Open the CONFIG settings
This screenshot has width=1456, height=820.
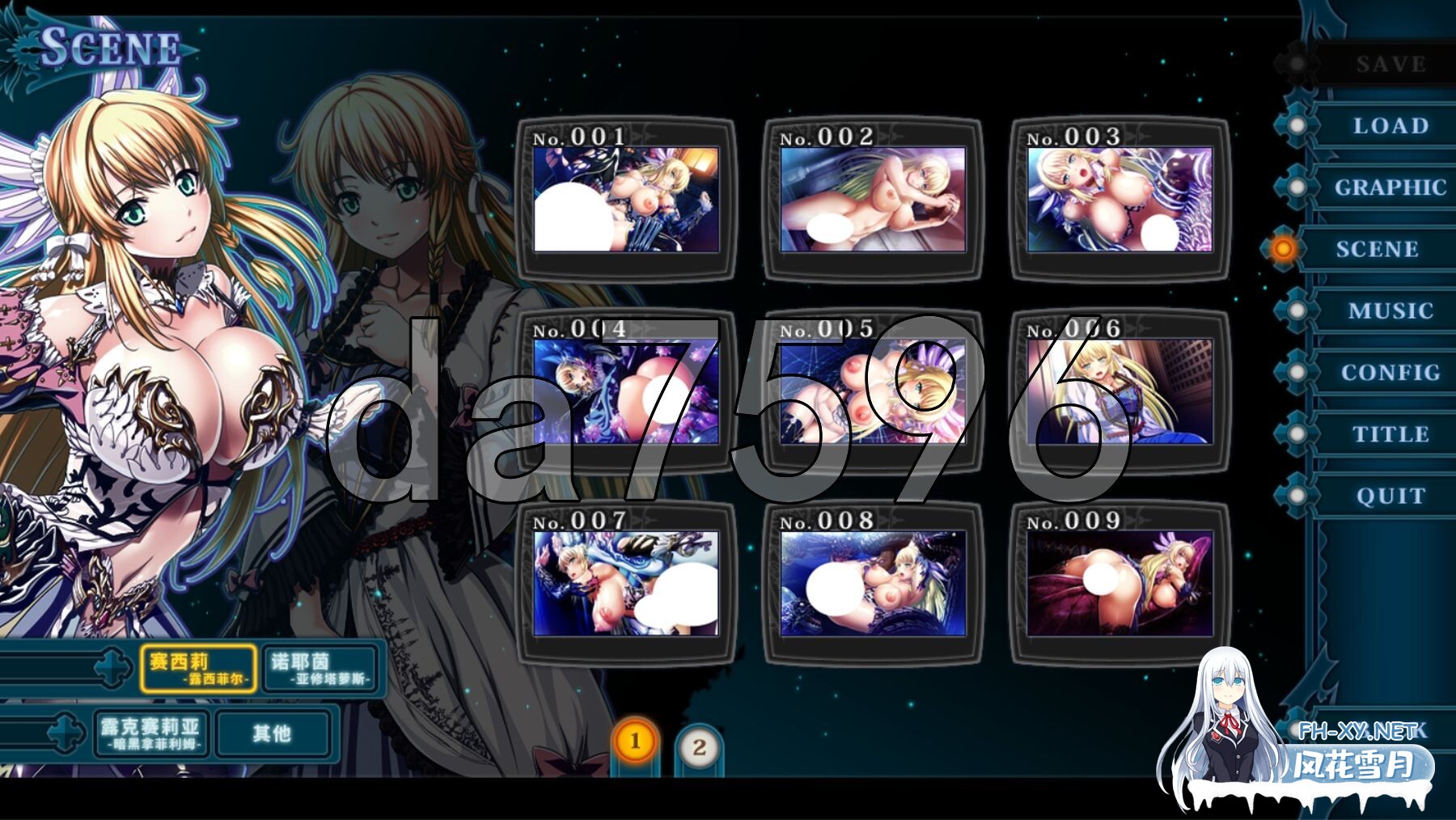pos(1390,373)
